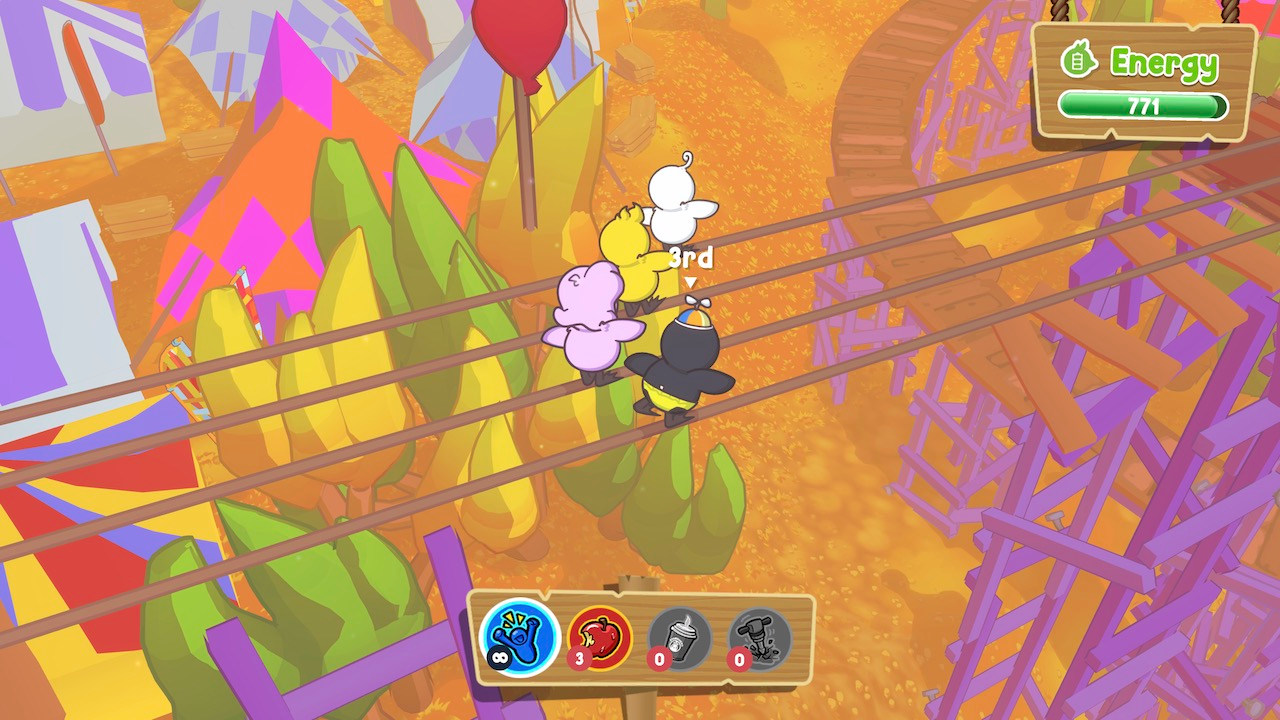
Task: Select the drink cup item slot
Action: pyautogui.click(x=680, y=637)
